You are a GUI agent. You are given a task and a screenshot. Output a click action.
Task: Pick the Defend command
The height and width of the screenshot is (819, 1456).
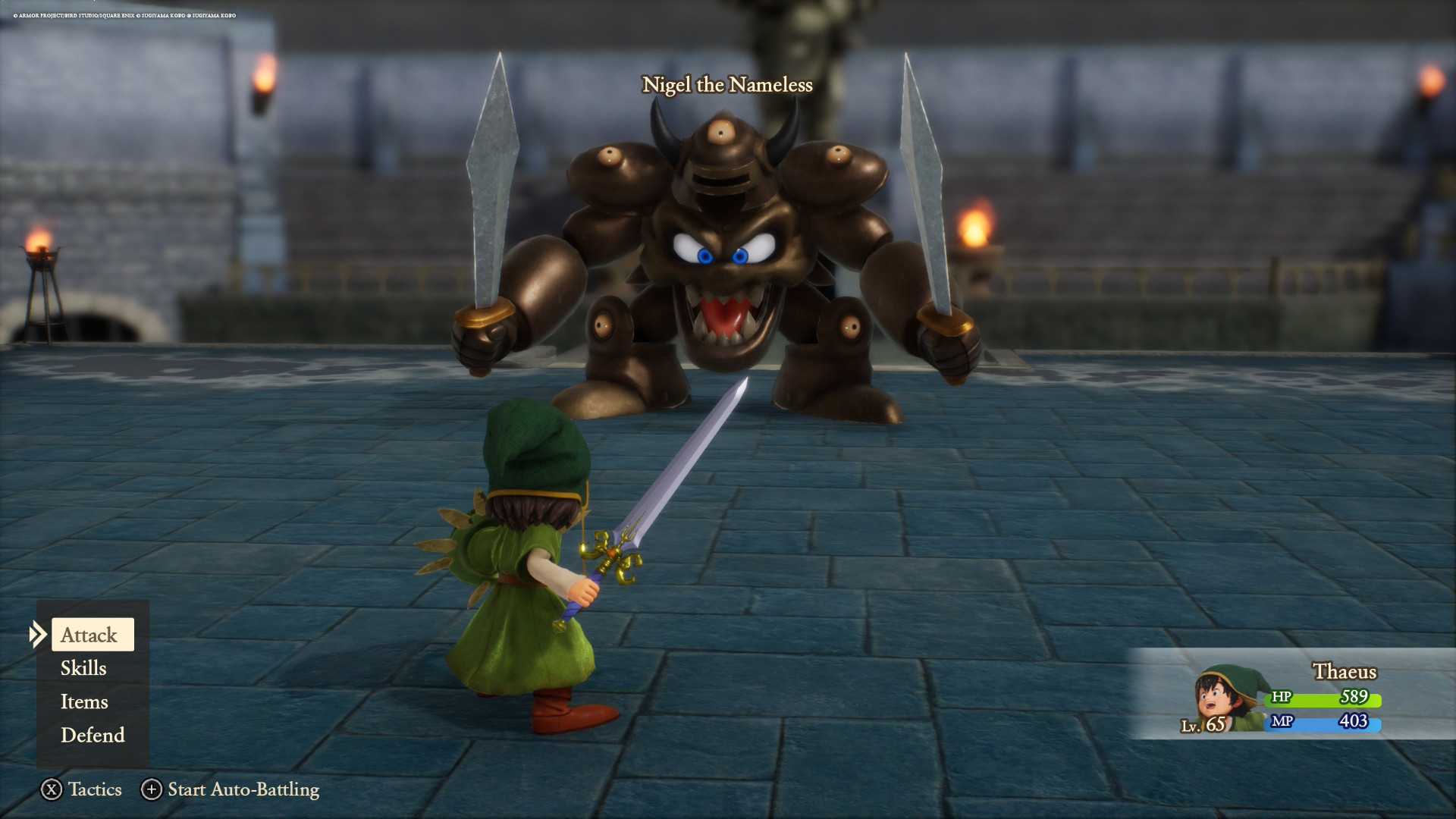(93, 735)
